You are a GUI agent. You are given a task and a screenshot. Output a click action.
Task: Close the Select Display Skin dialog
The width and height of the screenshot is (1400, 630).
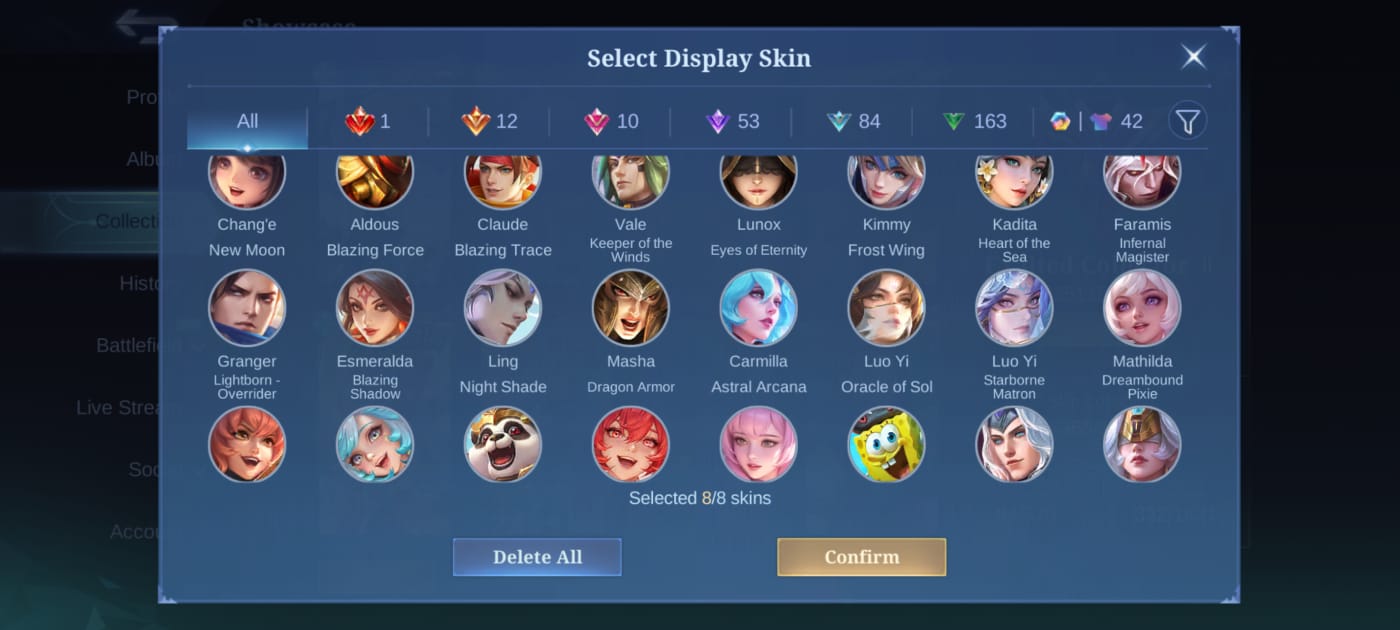click(1193, 57)
